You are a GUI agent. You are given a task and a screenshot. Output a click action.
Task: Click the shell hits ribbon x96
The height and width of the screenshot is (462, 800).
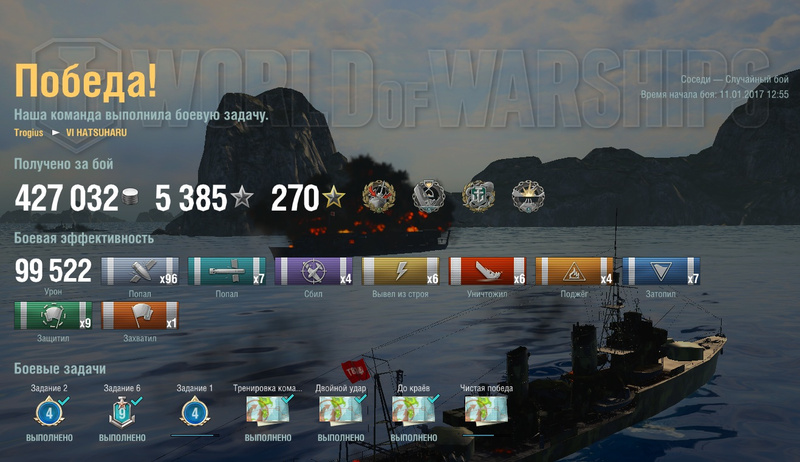tap(139, 272)
